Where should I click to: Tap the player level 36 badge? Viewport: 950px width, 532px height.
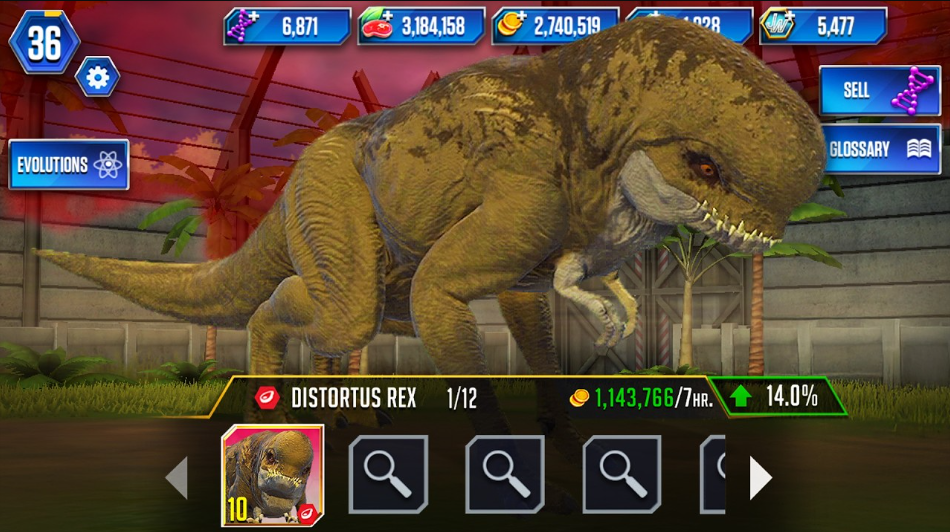pos(44,42)
